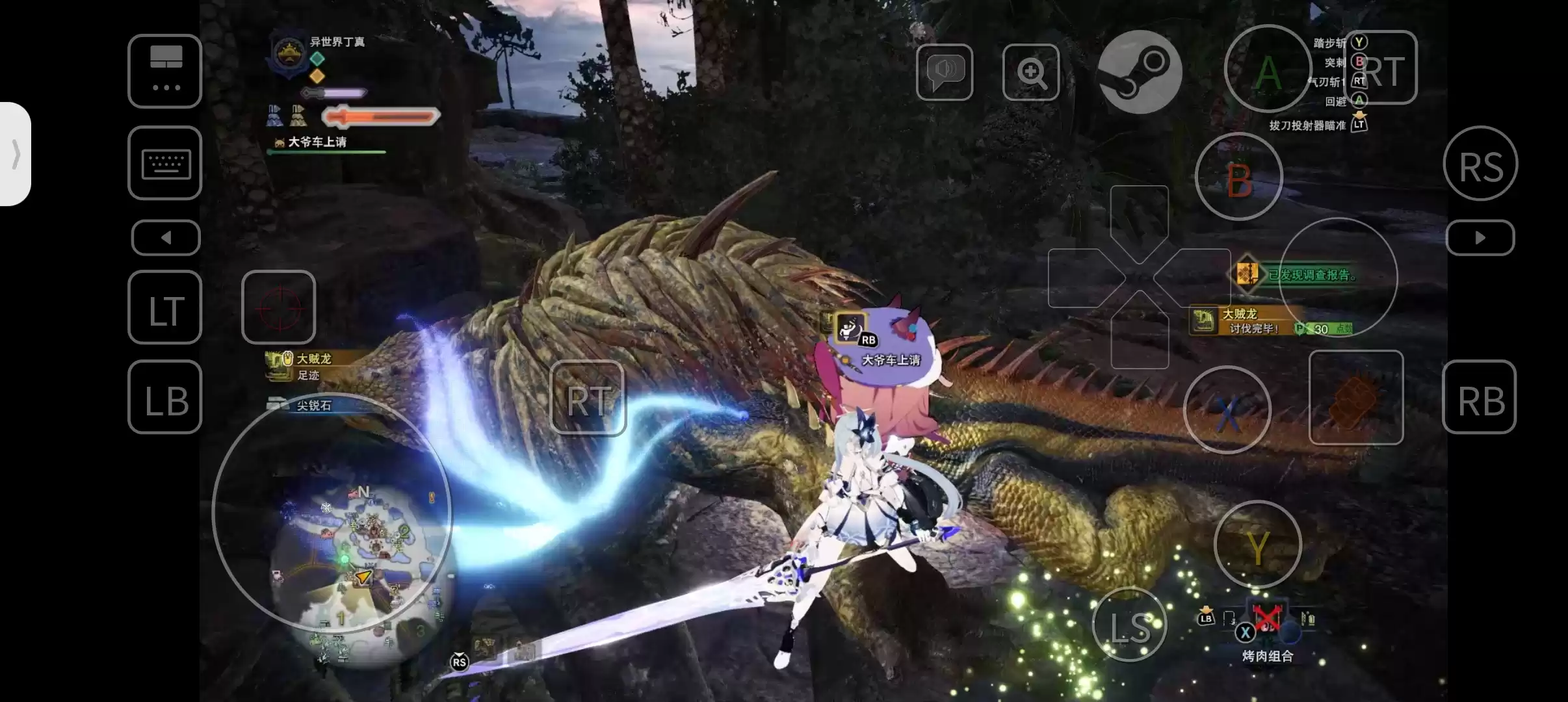Image resolution: width=1568 pixels, height=702 pixels.
Task: Tap the RB touch button
Action: point(1480,397)
